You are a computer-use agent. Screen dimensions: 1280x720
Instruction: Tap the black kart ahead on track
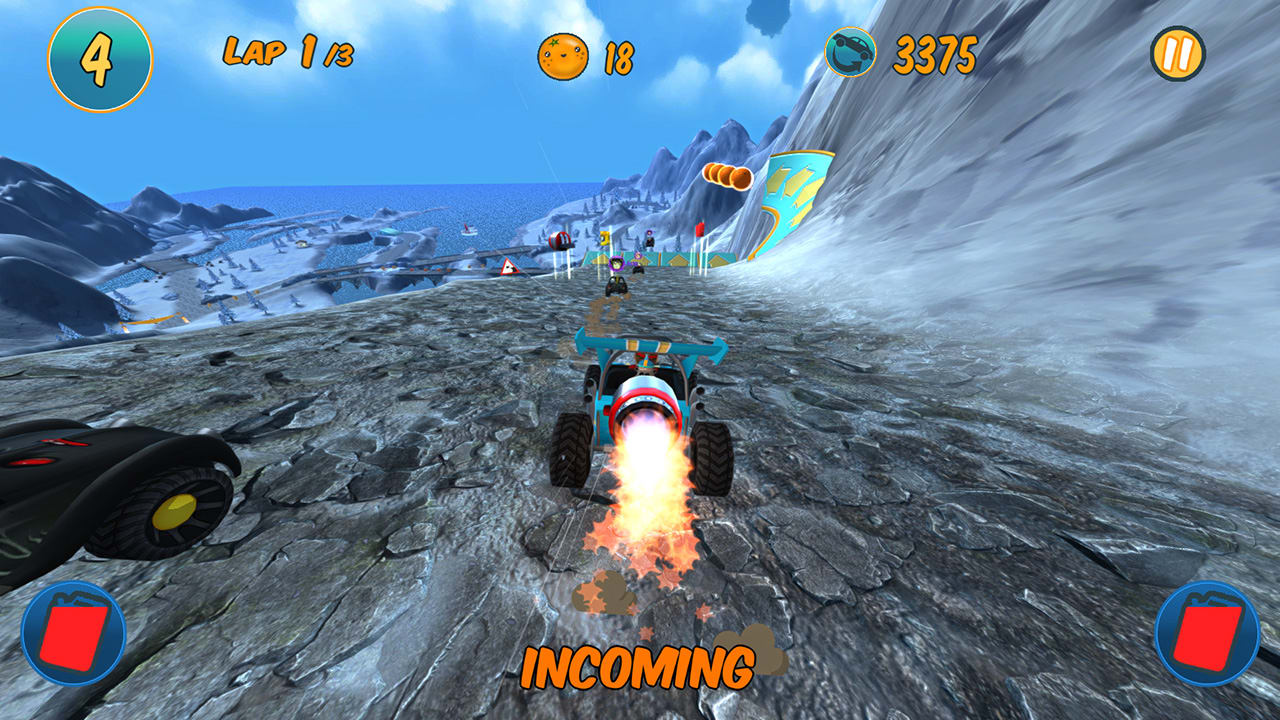tap(618, 285)
